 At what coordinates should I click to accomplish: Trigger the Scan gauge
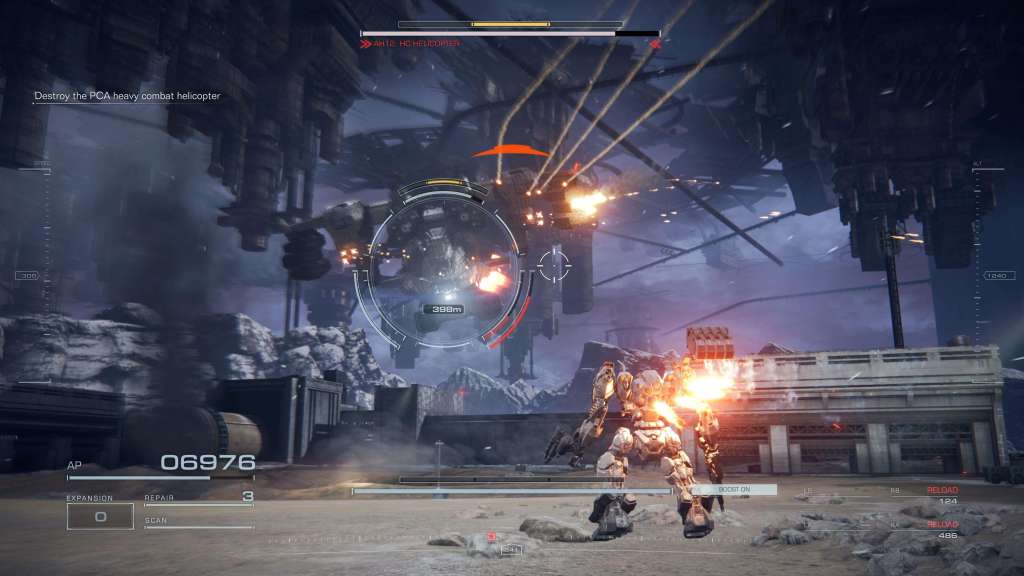(198, 523)
